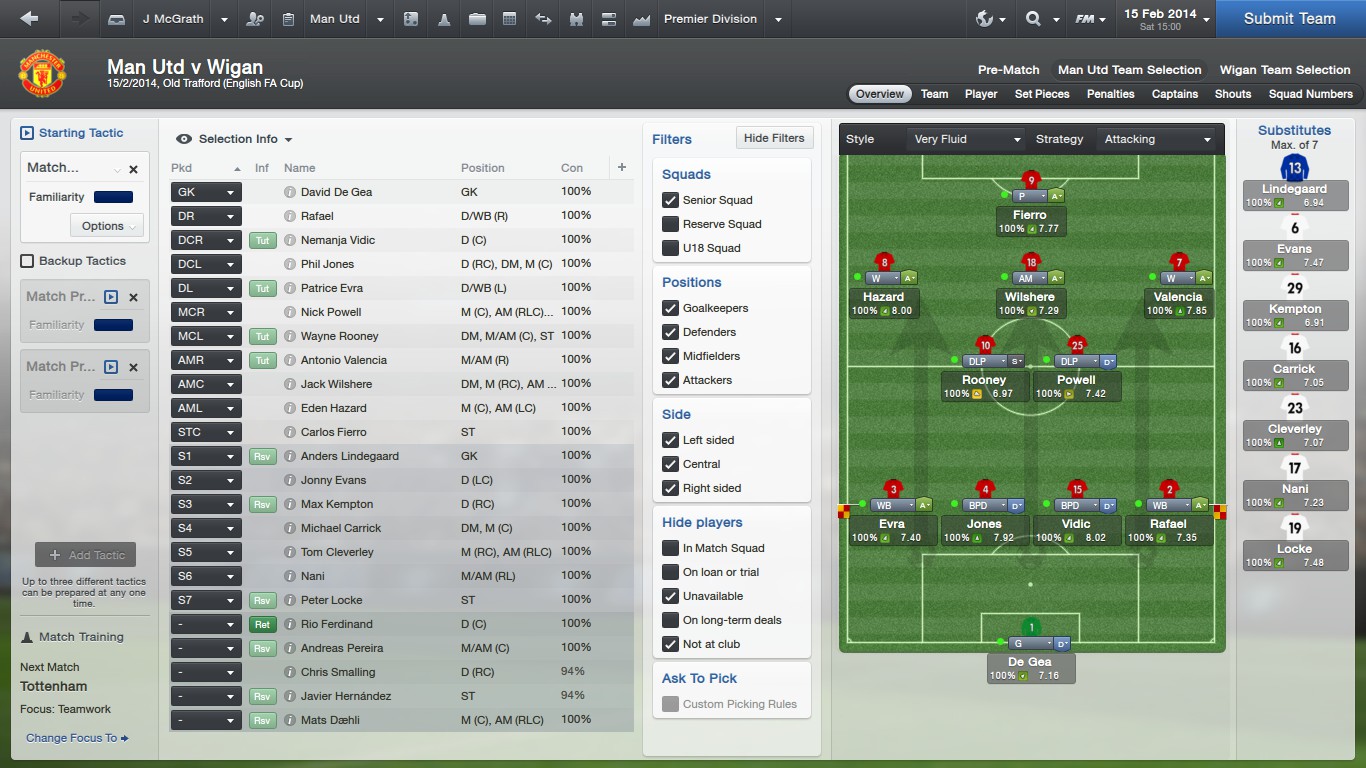Image resolution: width=1366 pixels, height=768 pixels.
Task: Hide the Filters panel
Action: (774, 138)
